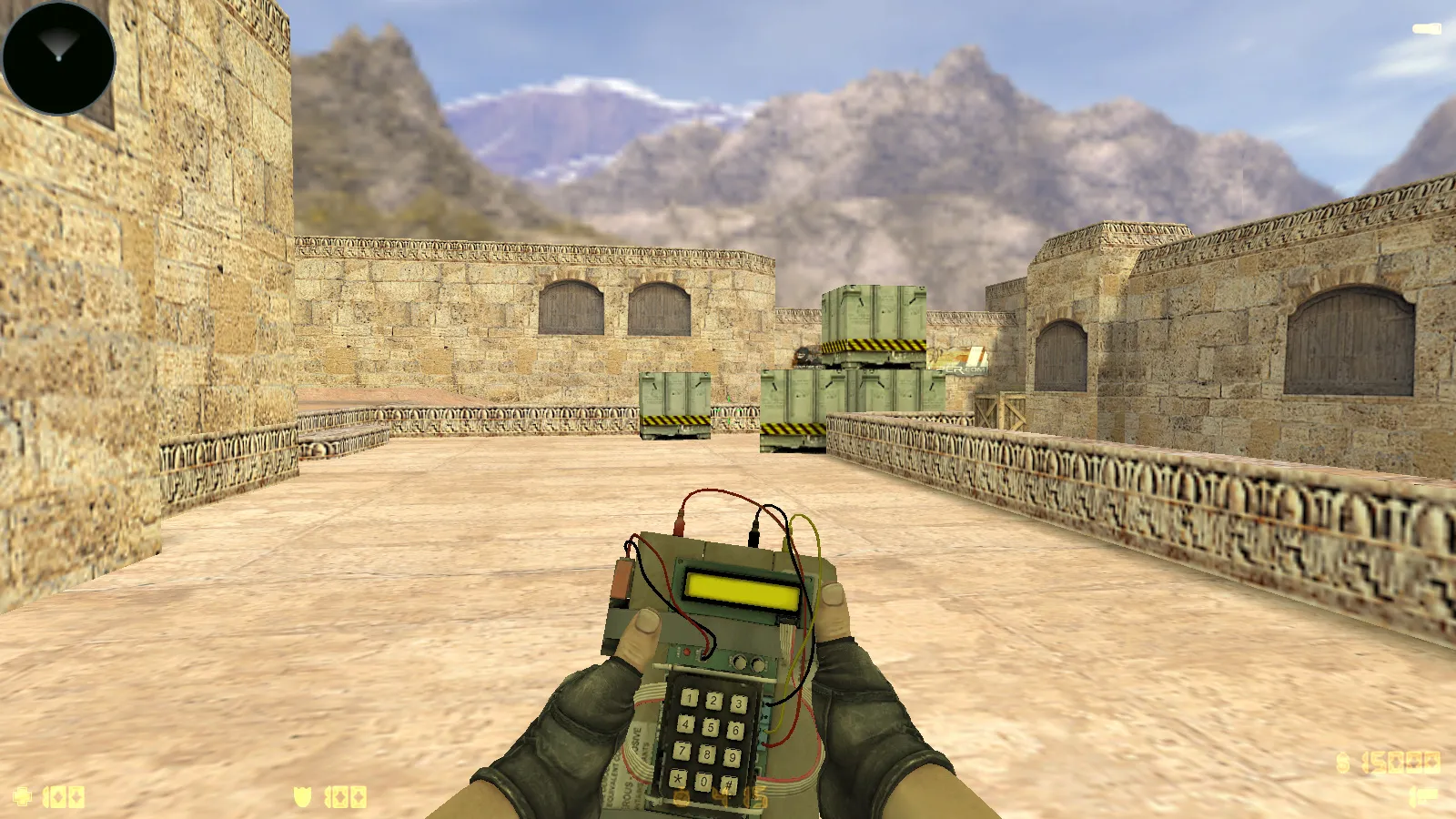Click the right round knob on the circuit board

pyautogui.click(x=758, y=666)
